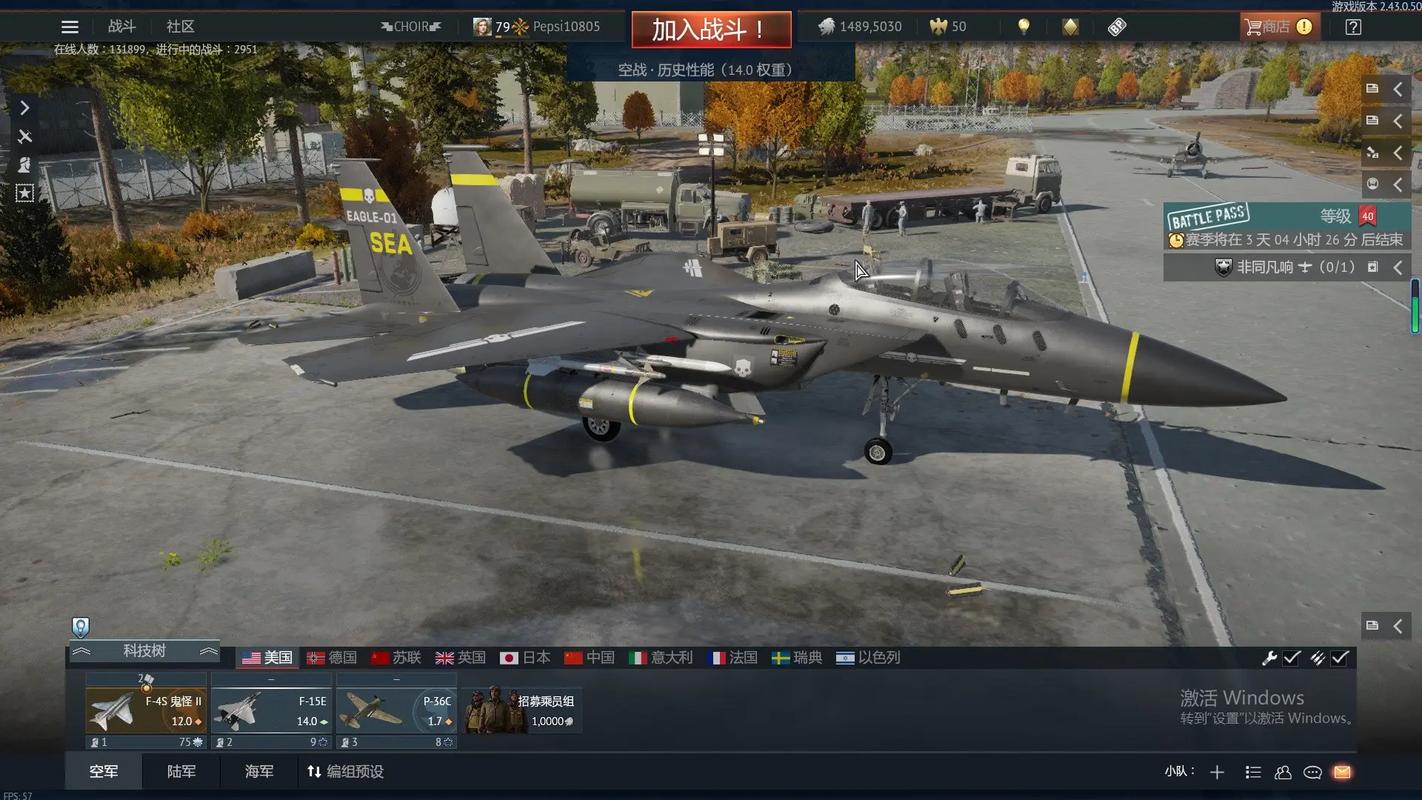Select the 空战·历史性能 game mode

tap(705, 69)
